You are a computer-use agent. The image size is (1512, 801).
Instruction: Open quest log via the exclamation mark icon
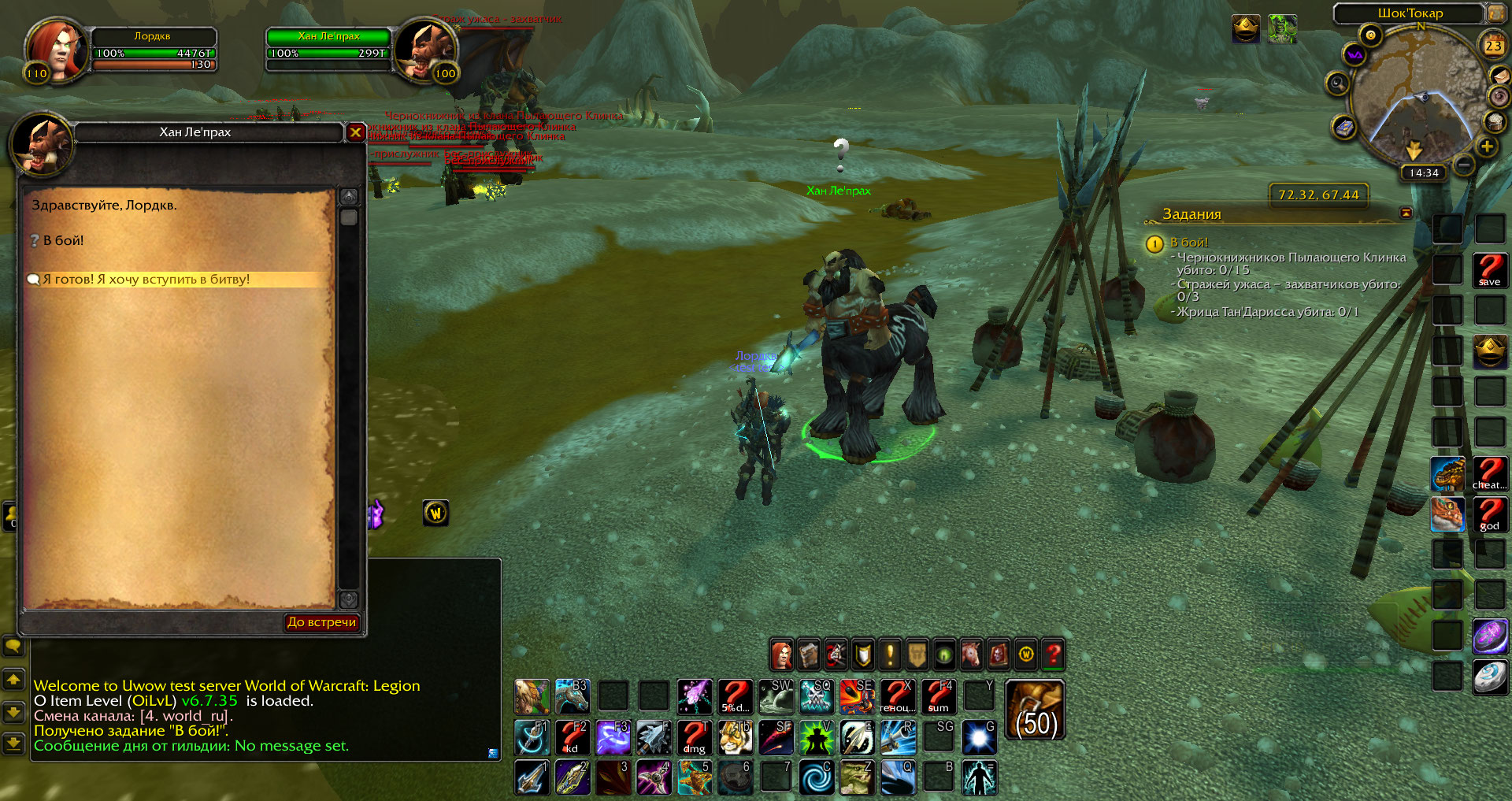[890, 654]
